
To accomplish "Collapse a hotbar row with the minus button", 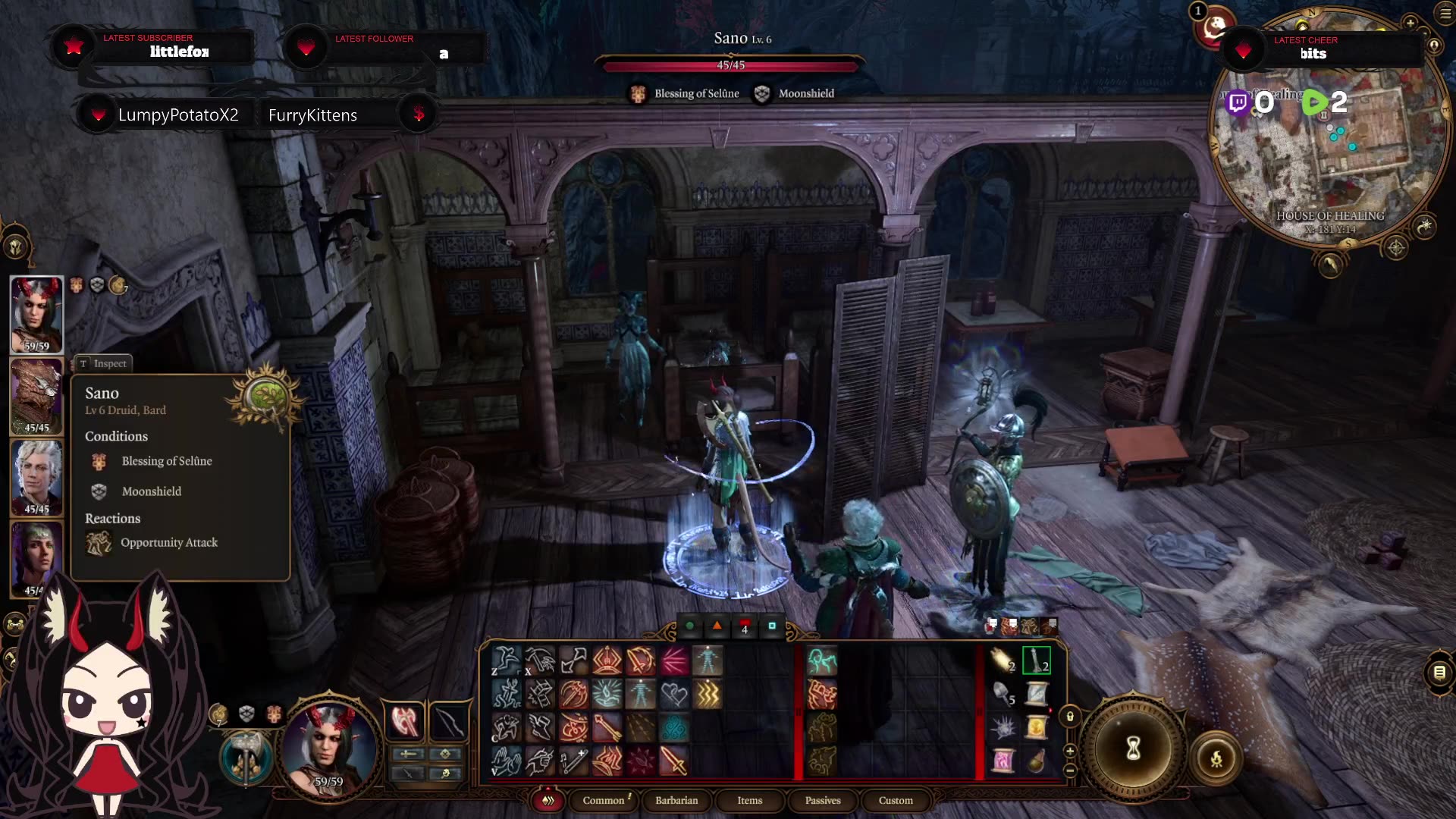I will click(1070, 769).
